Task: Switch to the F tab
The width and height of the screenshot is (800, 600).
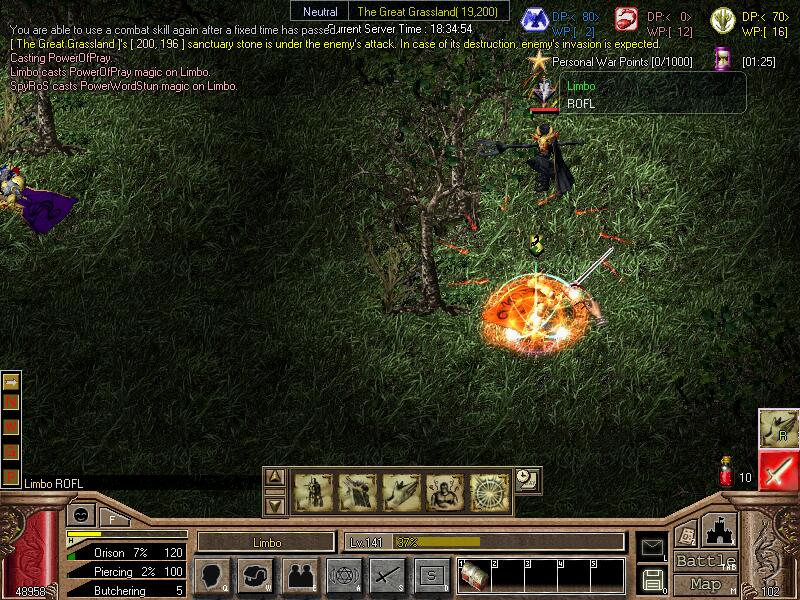Action: pos(112,518)
